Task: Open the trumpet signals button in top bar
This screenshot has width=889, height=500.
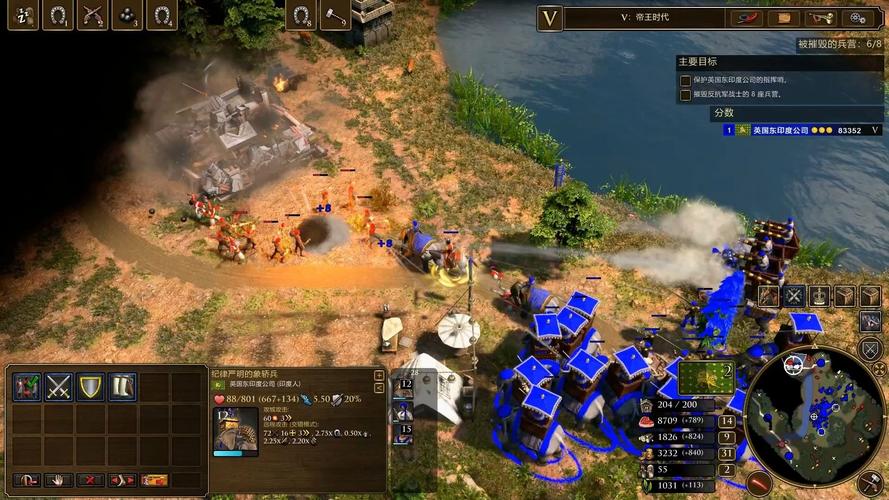Action: click(x=823, y=17)
